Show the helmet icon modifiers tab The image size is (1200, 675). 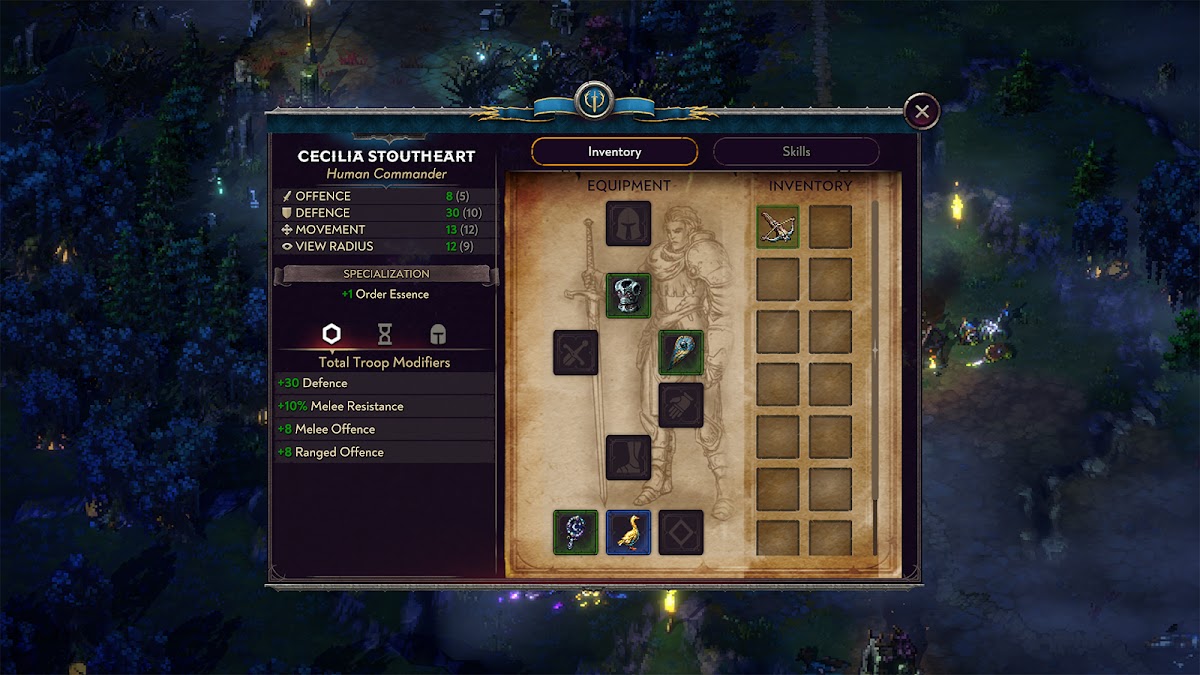pos(437,334)
